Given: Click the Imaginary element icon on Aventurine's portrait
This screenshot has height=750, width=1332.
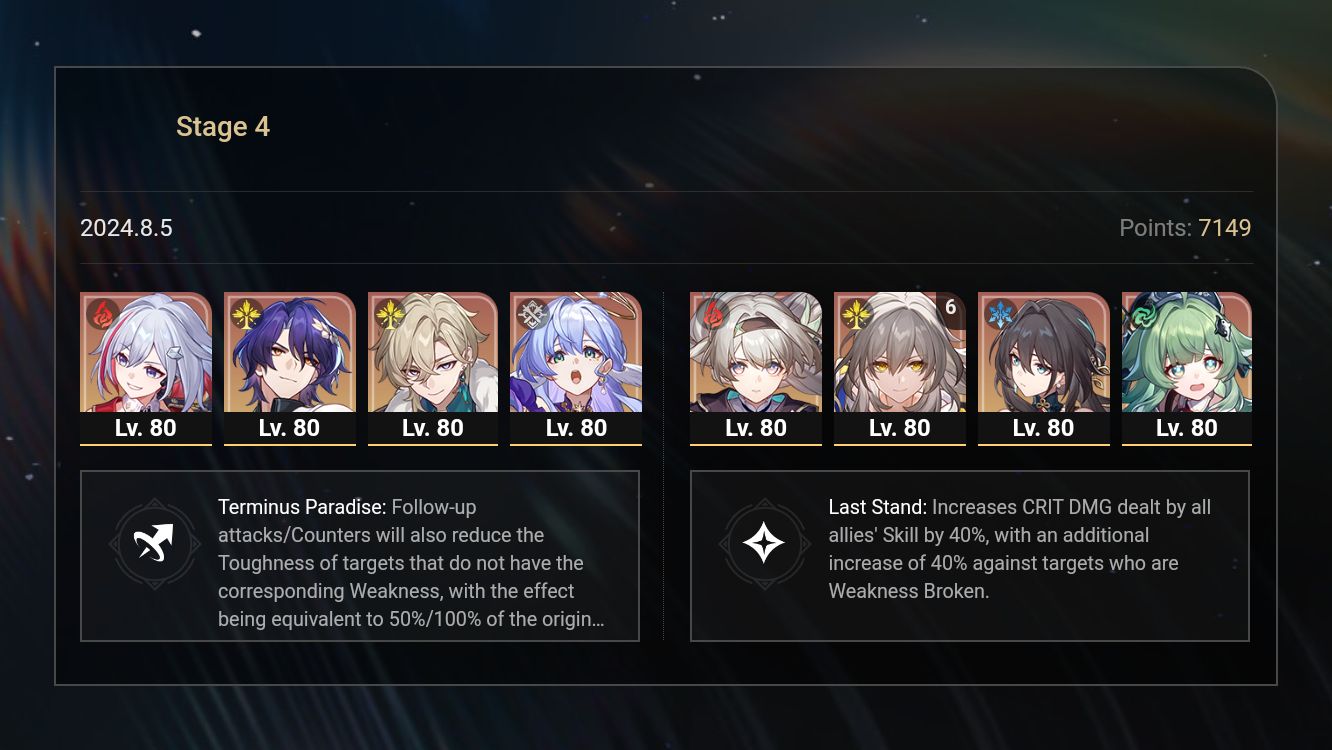Looking at the screenshot, I should click(388, 313).
